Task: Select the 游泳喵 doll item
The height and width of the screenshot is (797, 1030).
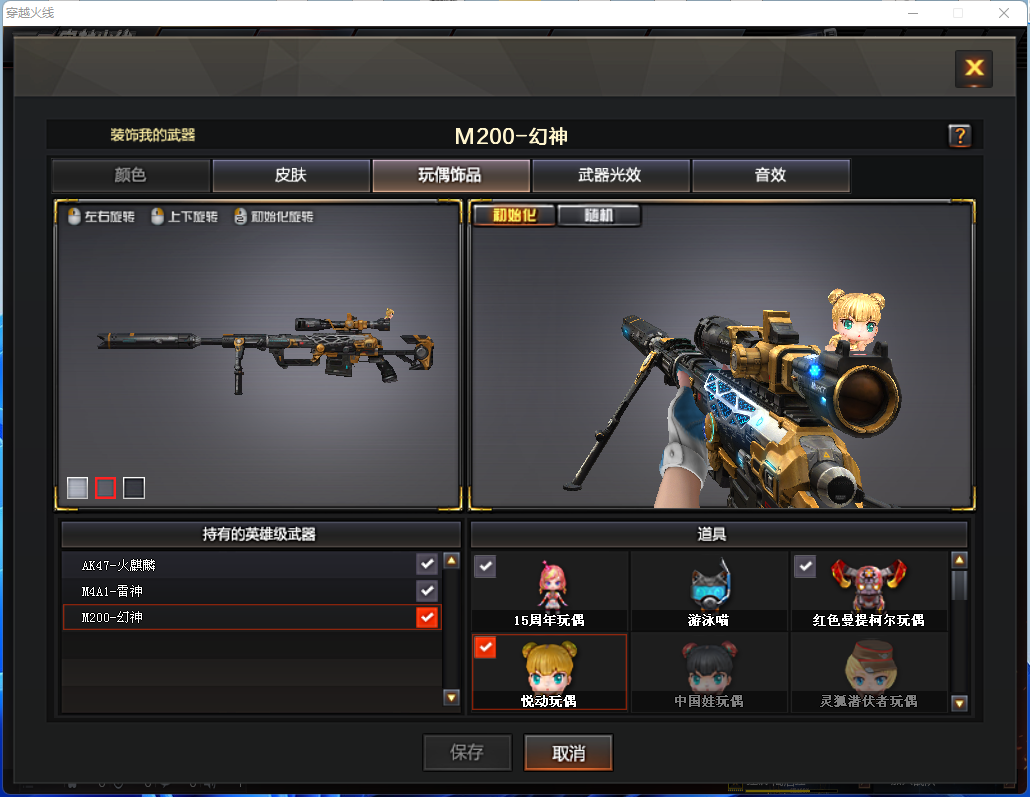Action: point(709,591)
